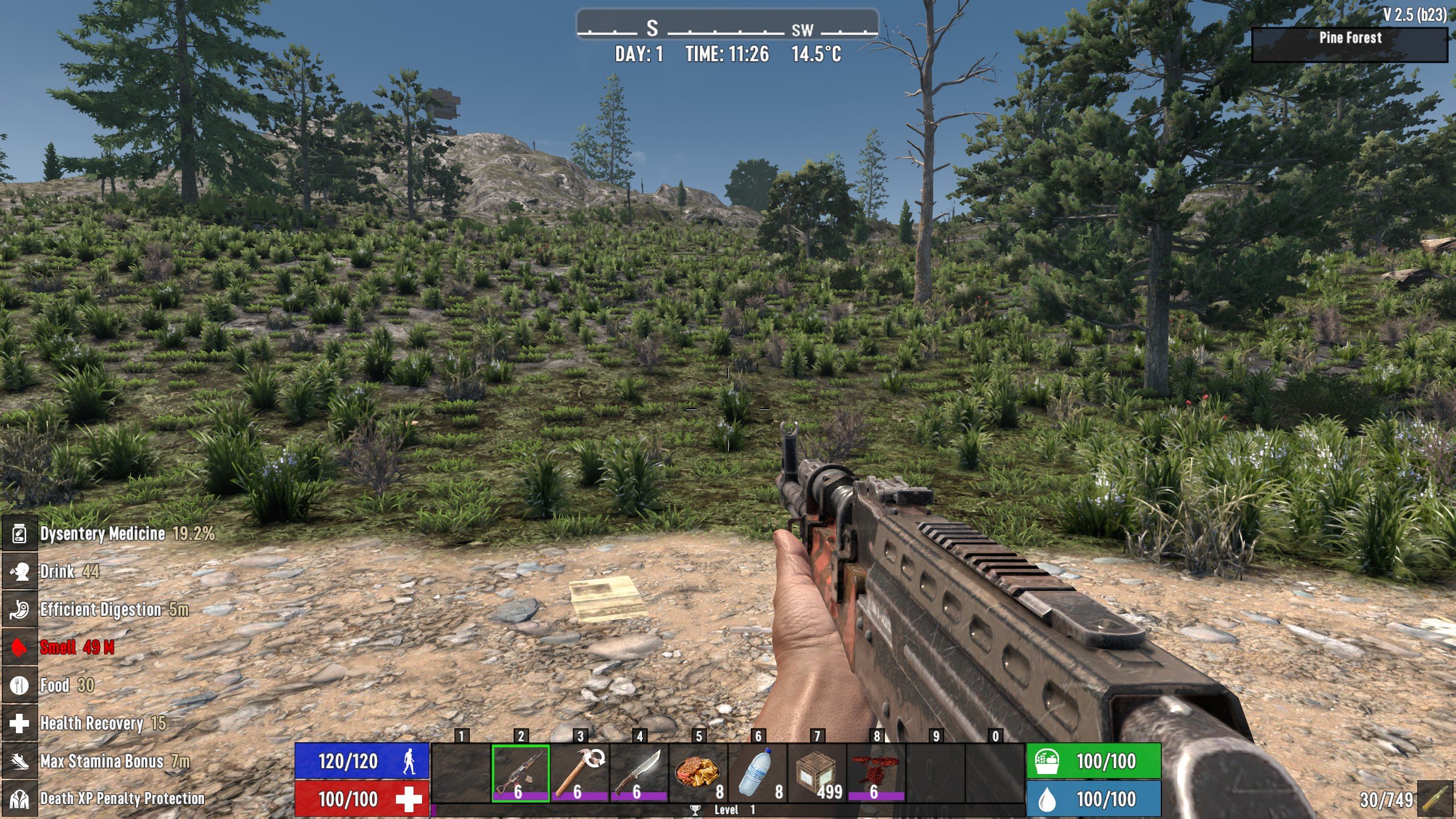Click the red Smell status icon
Viewport: 1456px width, 819px height.
19,647
